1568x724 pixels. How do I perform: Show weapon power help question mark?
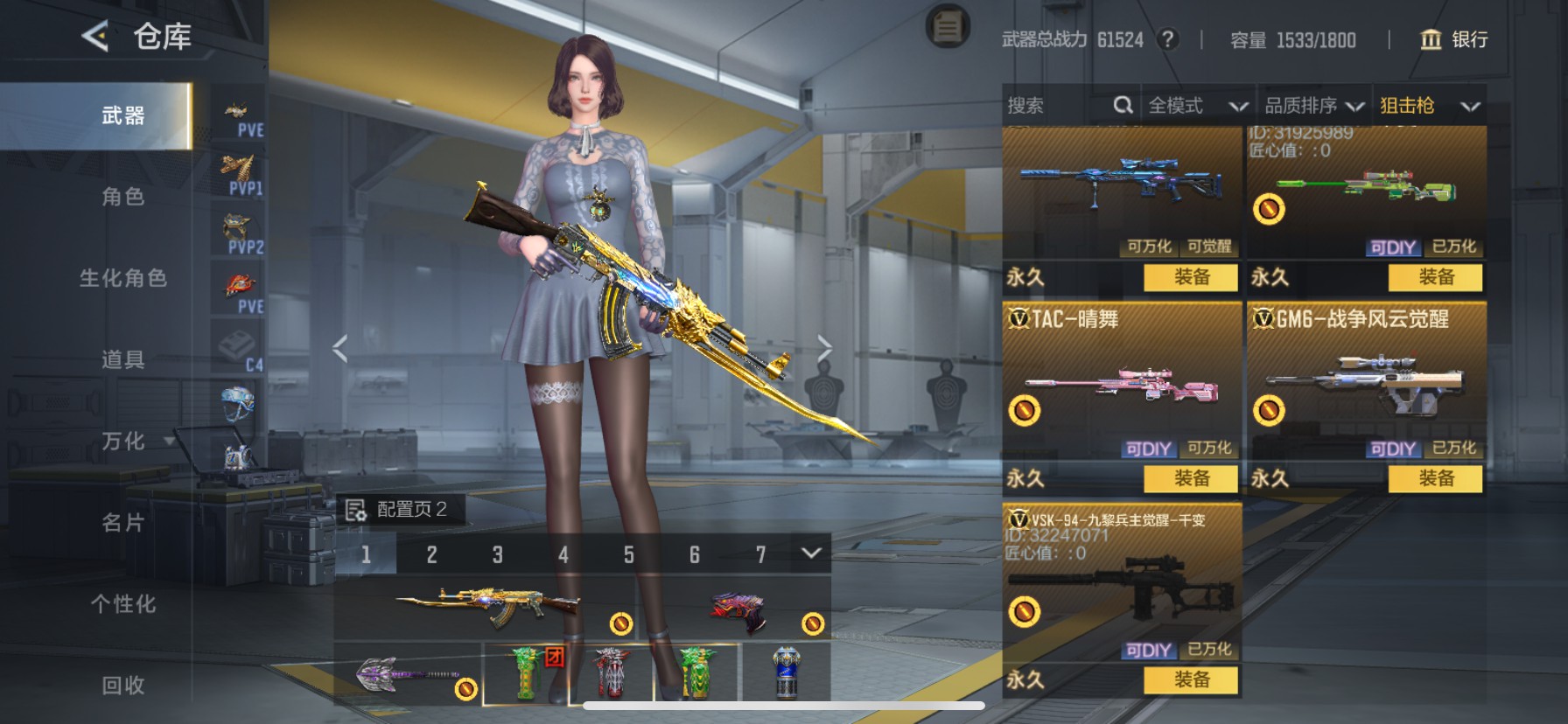pos(1167,39)
